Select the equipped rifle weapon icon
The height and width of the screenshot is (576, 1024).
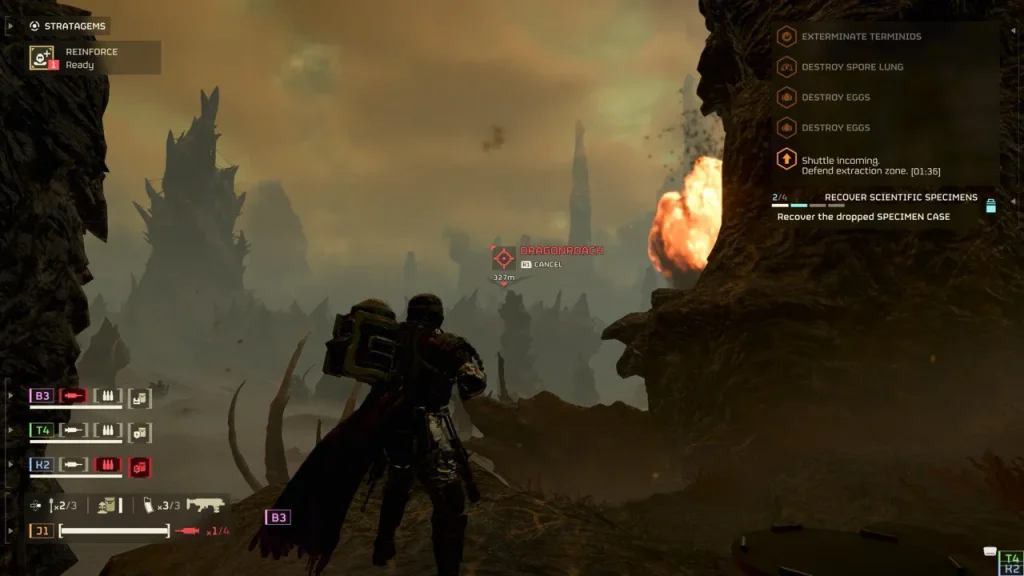tap(206, 505)
